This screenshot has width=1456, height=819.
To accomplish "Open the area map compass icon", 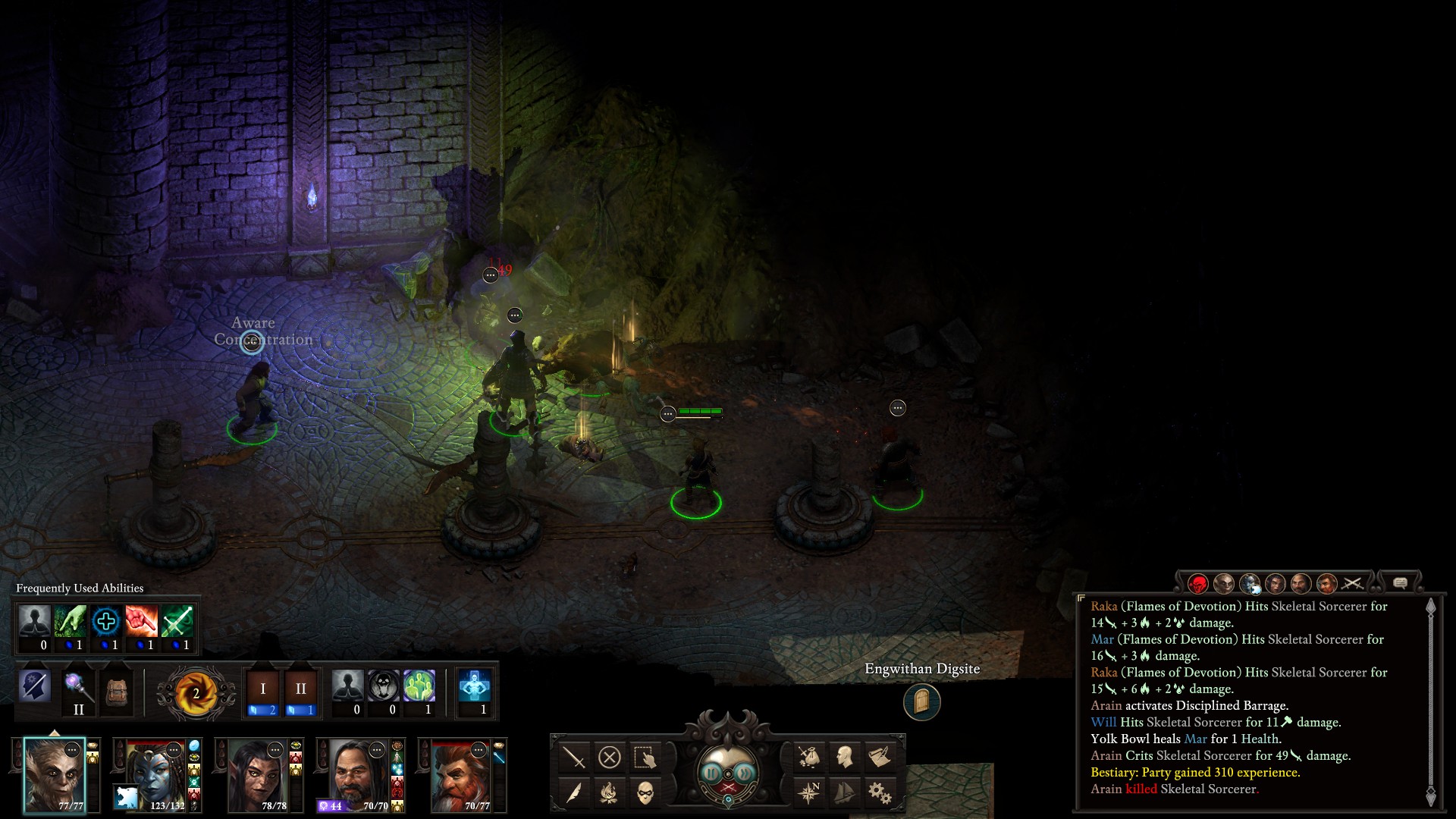I will click(x=808, y=793).
